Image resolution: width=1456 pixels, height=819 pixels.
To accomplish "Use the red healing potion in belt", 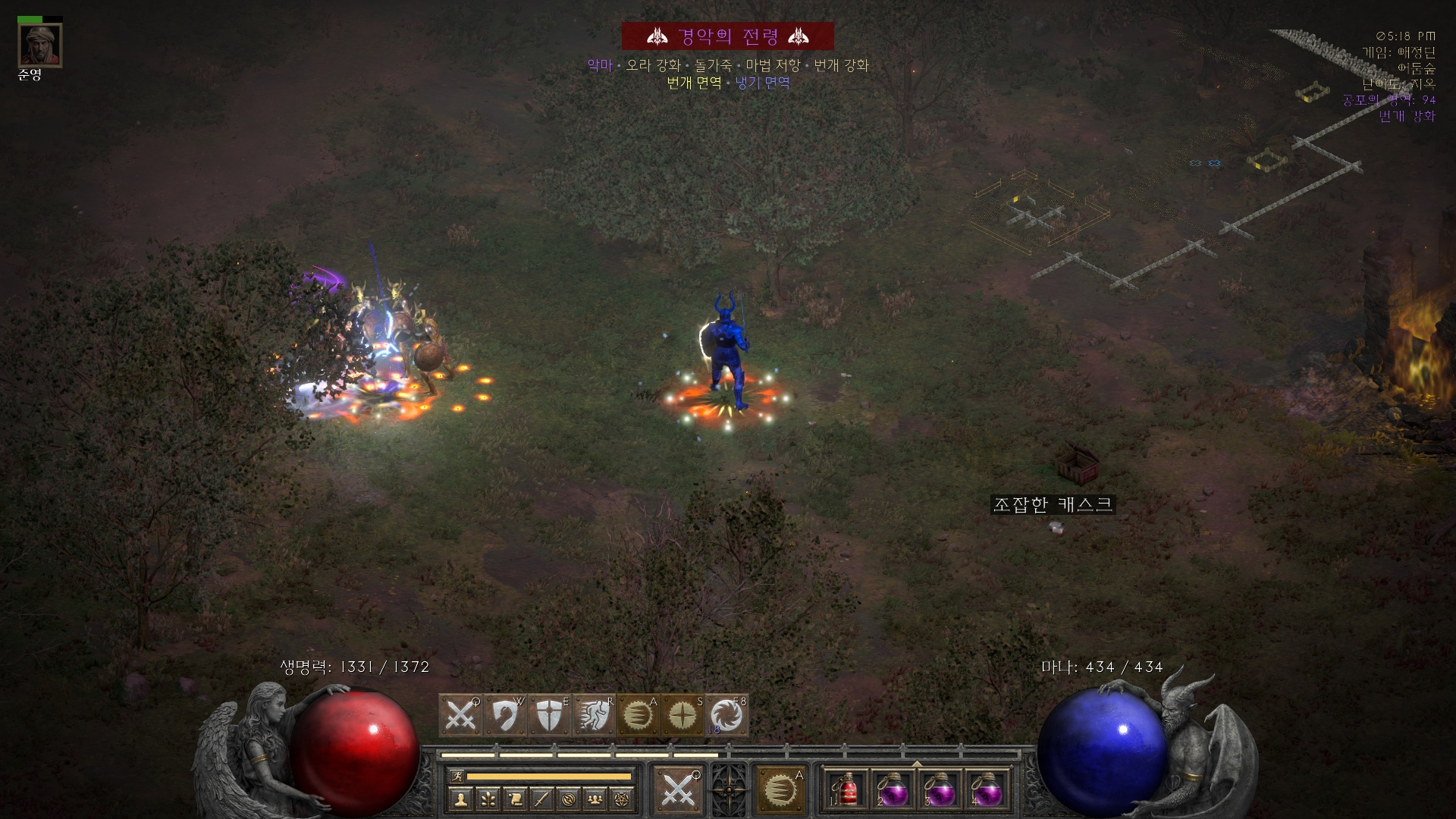I will coord(847,790).
